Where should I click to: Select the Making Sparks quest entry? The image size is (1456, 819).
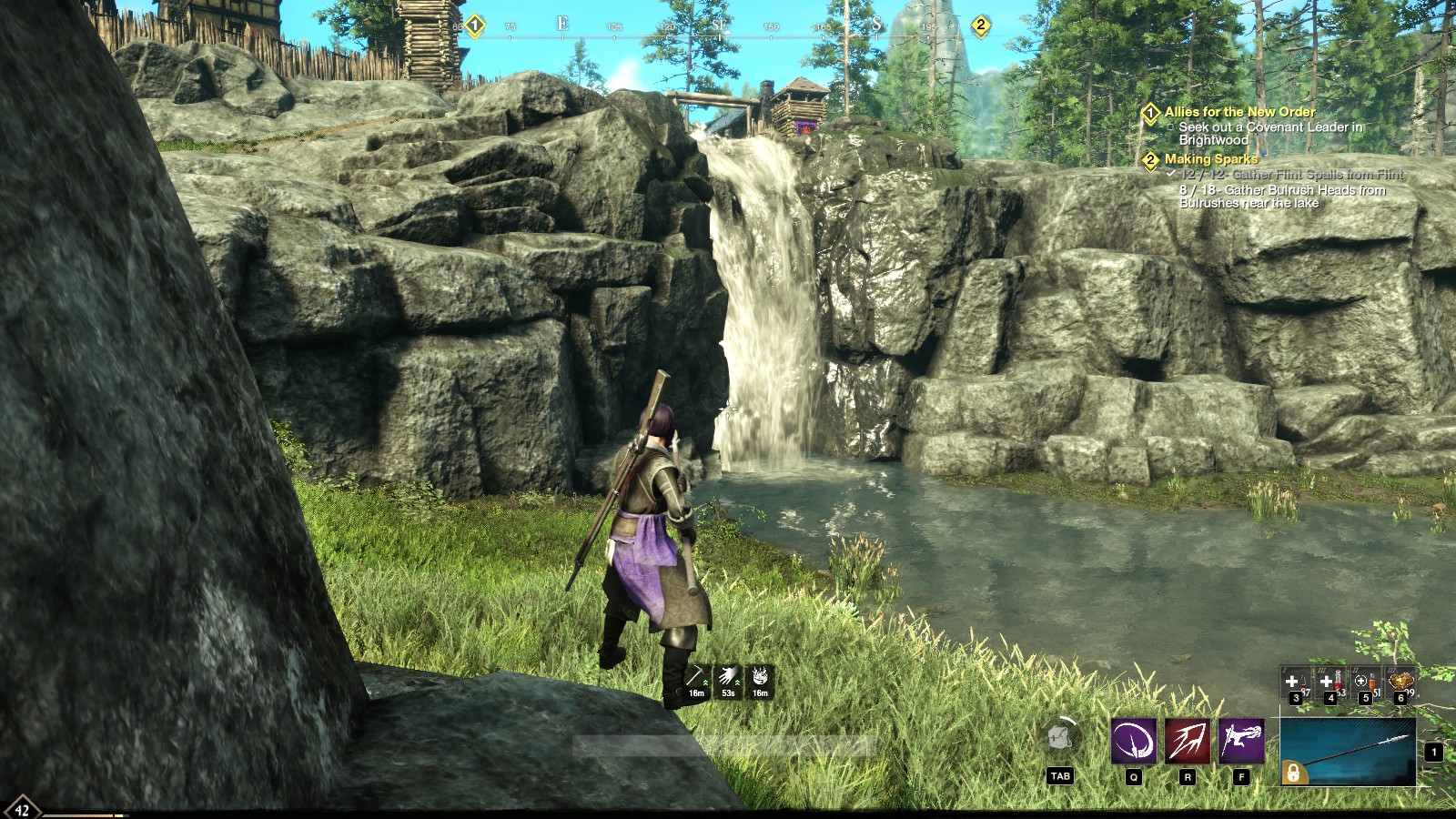coord(1210,159)
